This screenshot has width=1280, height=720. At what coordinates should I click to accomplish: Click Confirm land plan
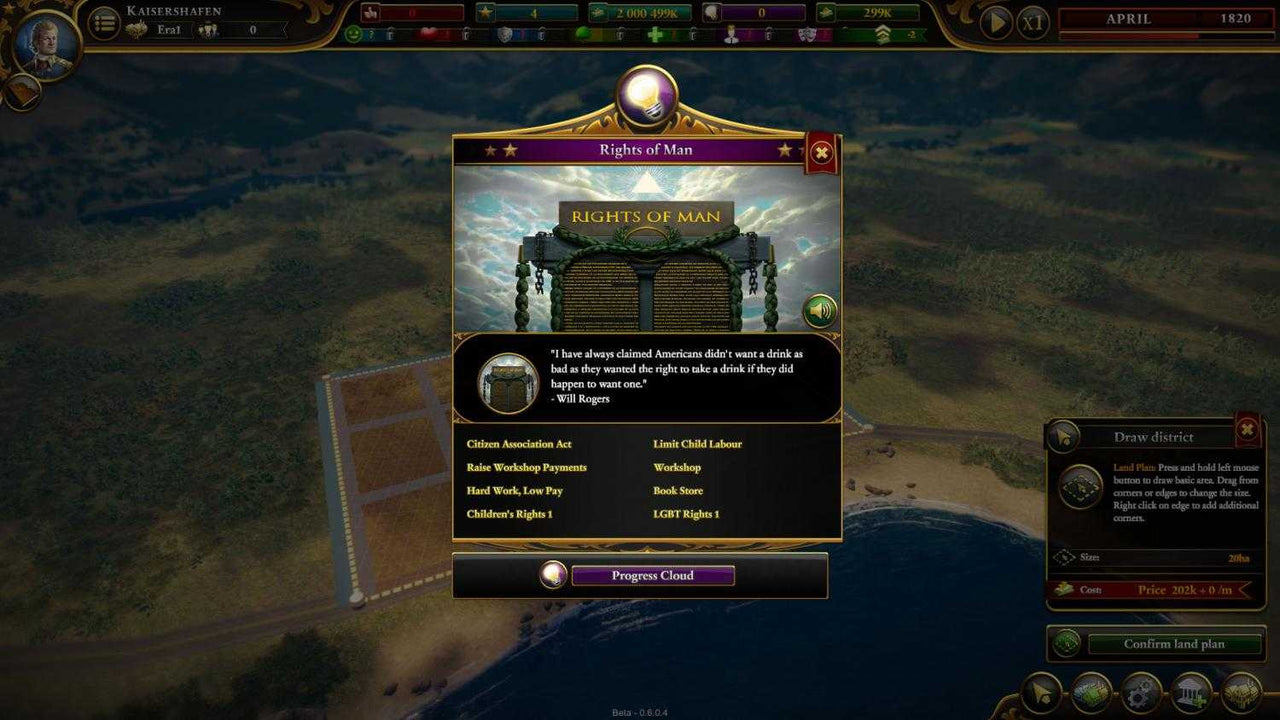1175,644
